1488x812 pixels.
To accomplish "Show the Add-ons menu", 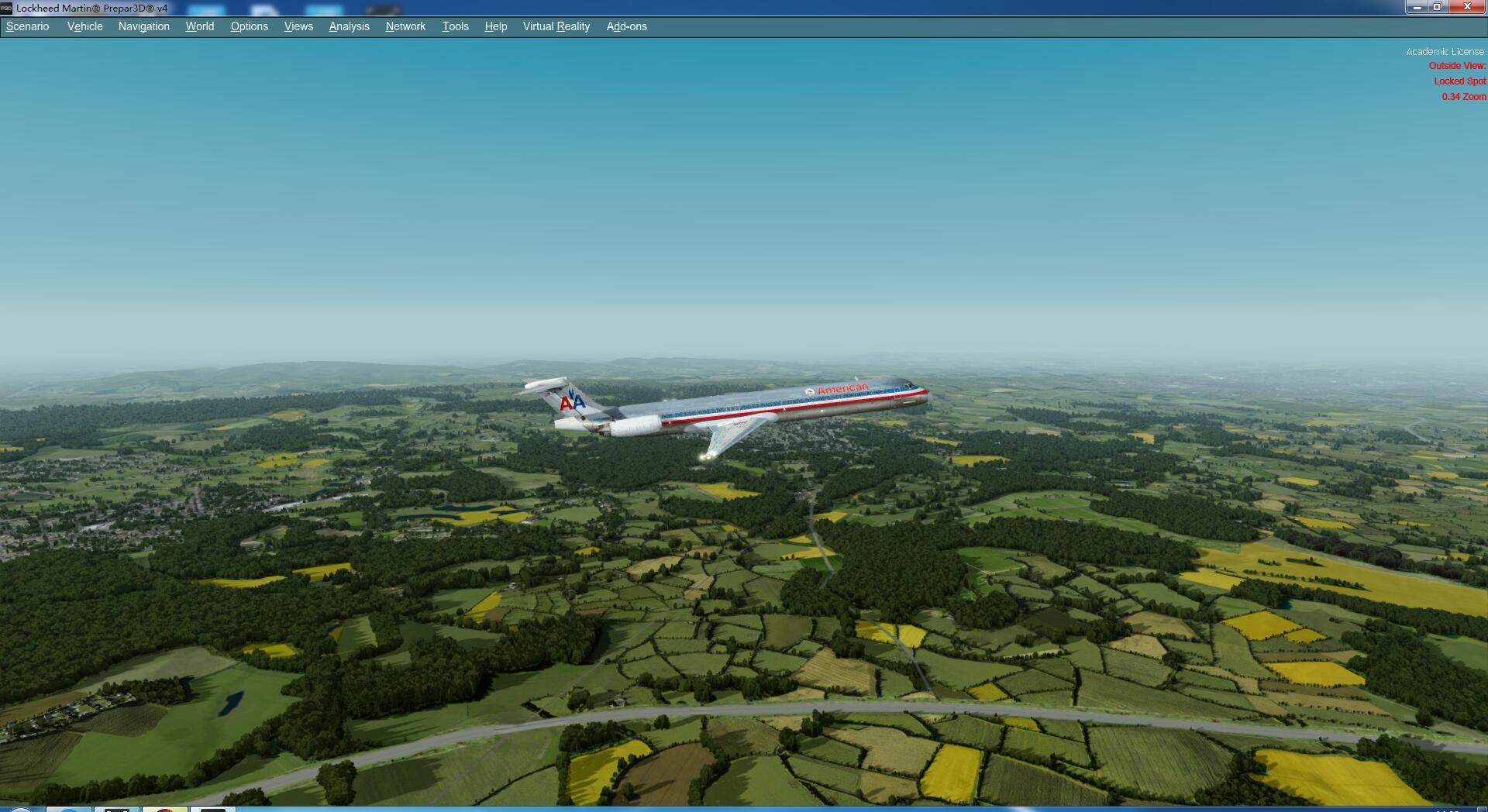I will 626,26.
